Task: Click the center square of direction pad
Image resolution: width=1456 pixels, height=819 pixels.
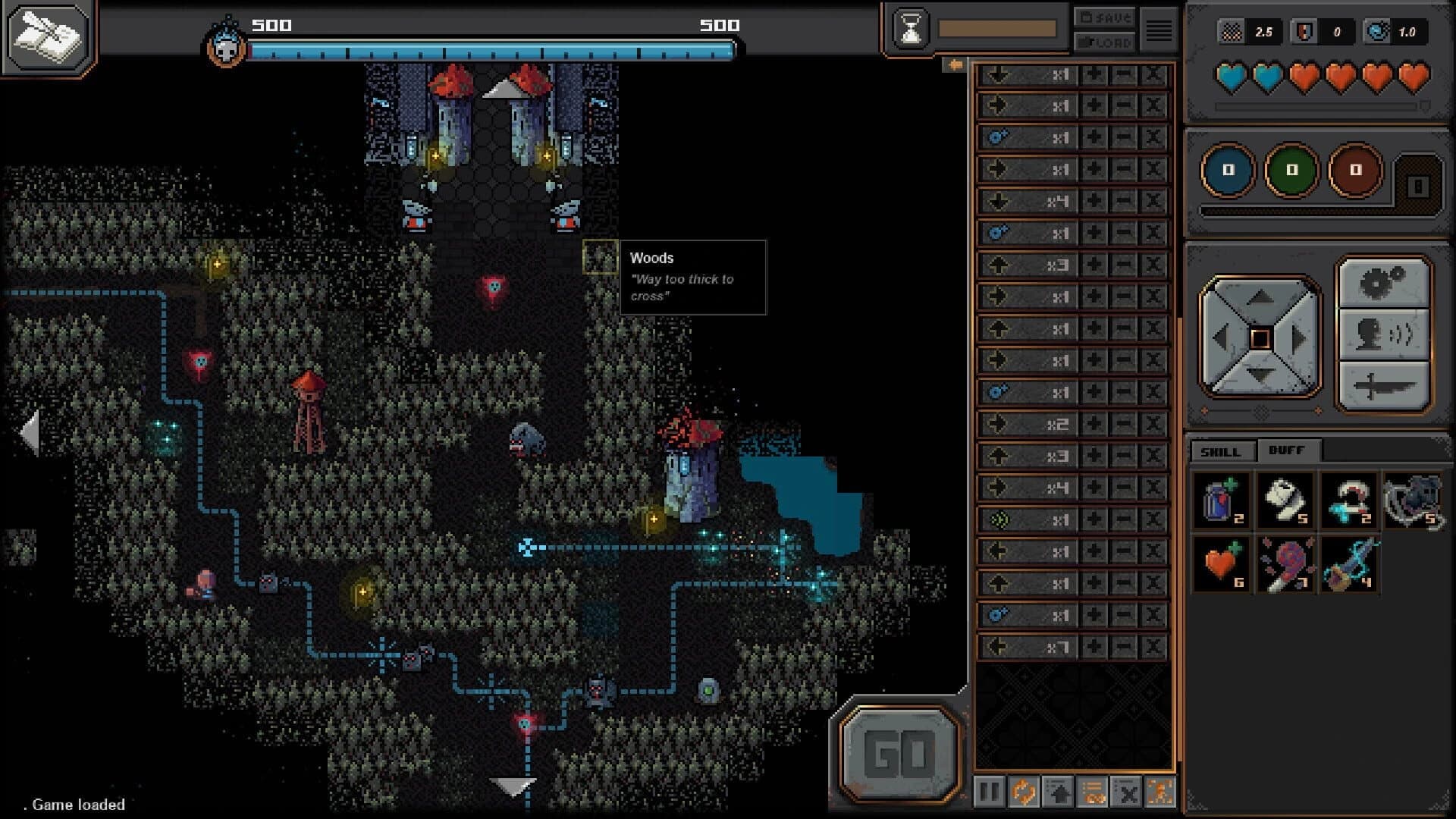Action: click(1260, 338)
